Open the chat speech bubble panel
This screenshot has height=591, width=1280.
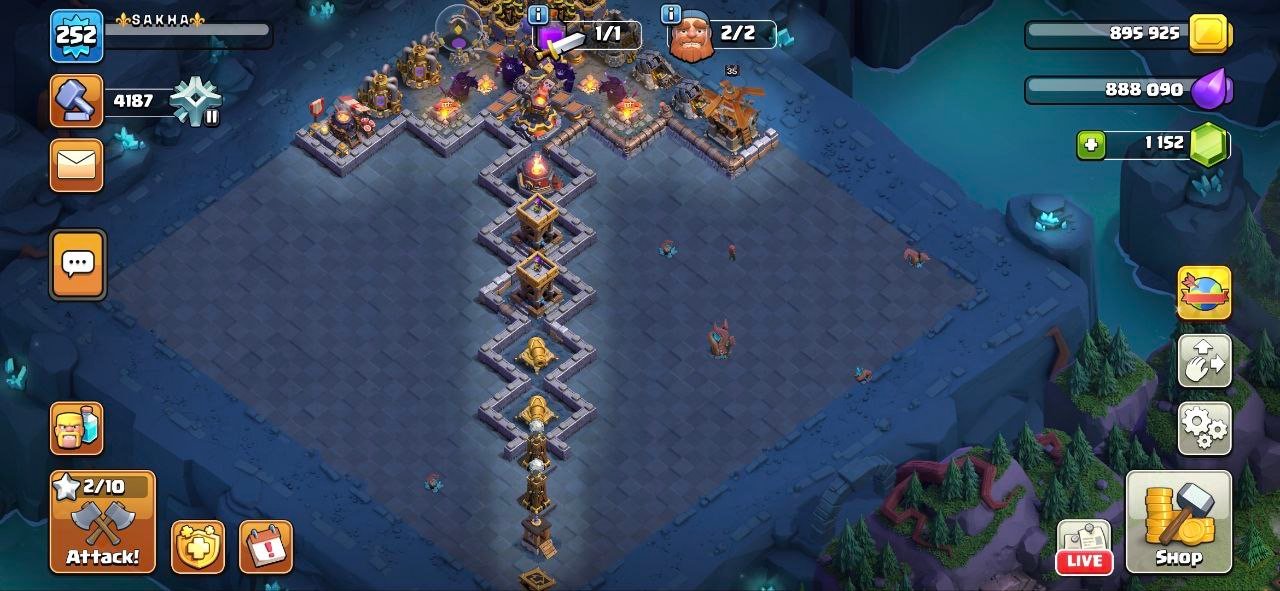[78, 264]
